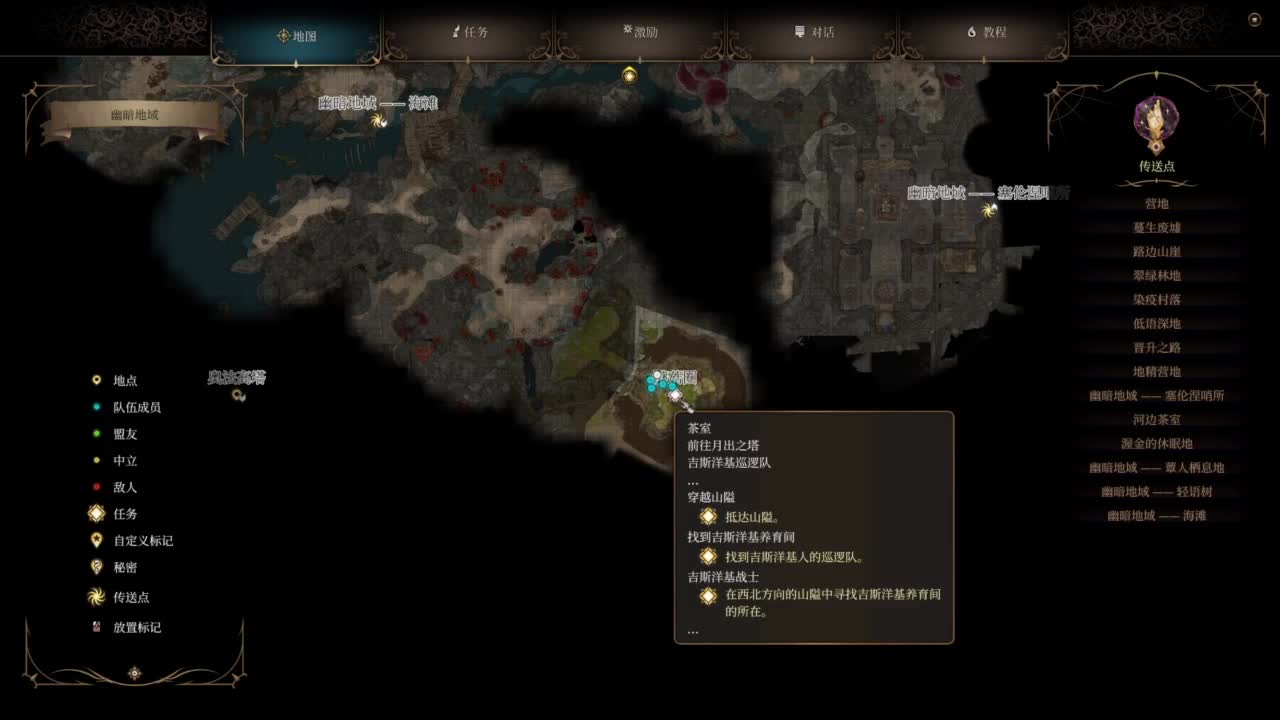Select the 营地 teleport point
Screen dimensions: 1280x720
point(1155,202)
